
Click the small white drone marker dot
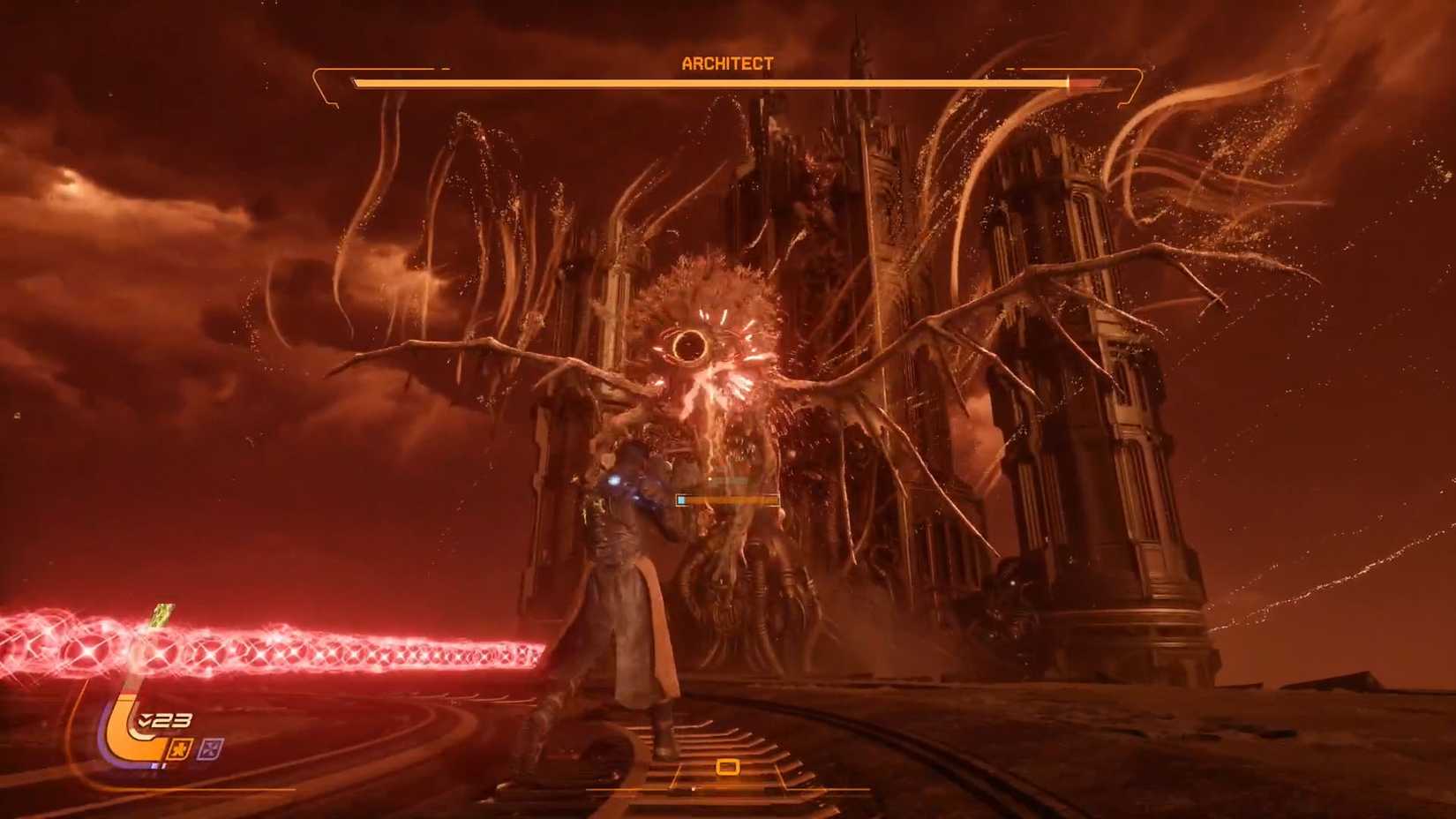(709, 479)
